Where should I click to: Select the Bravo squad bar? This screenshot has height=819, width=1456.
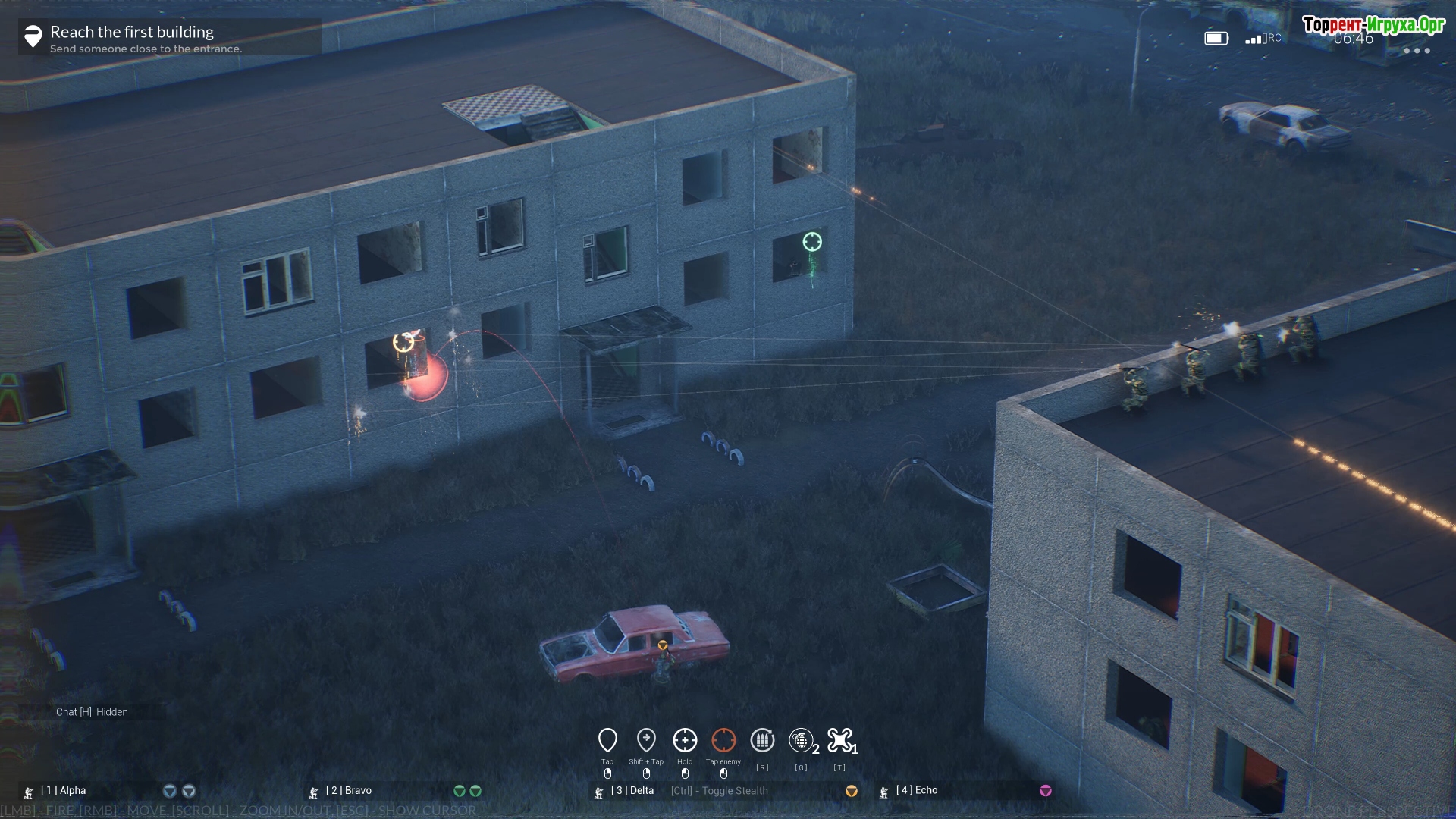point(394,791)
